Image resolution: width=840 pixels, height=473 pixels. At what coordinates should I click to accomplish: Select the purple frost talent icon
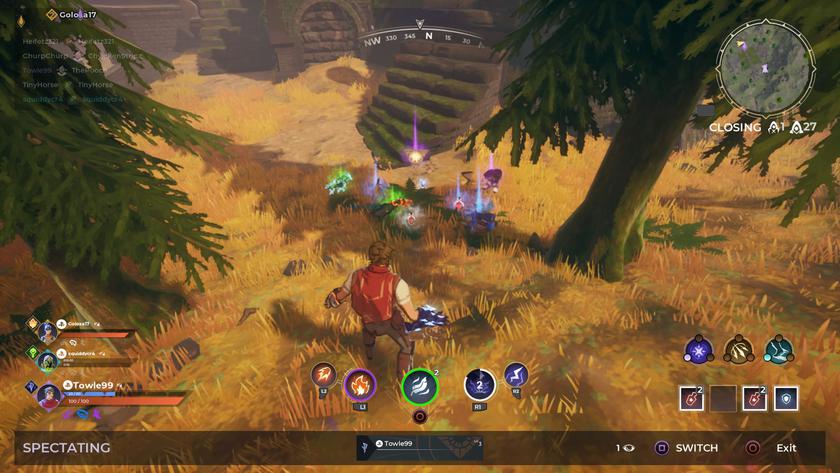click(x=698, y=349)
